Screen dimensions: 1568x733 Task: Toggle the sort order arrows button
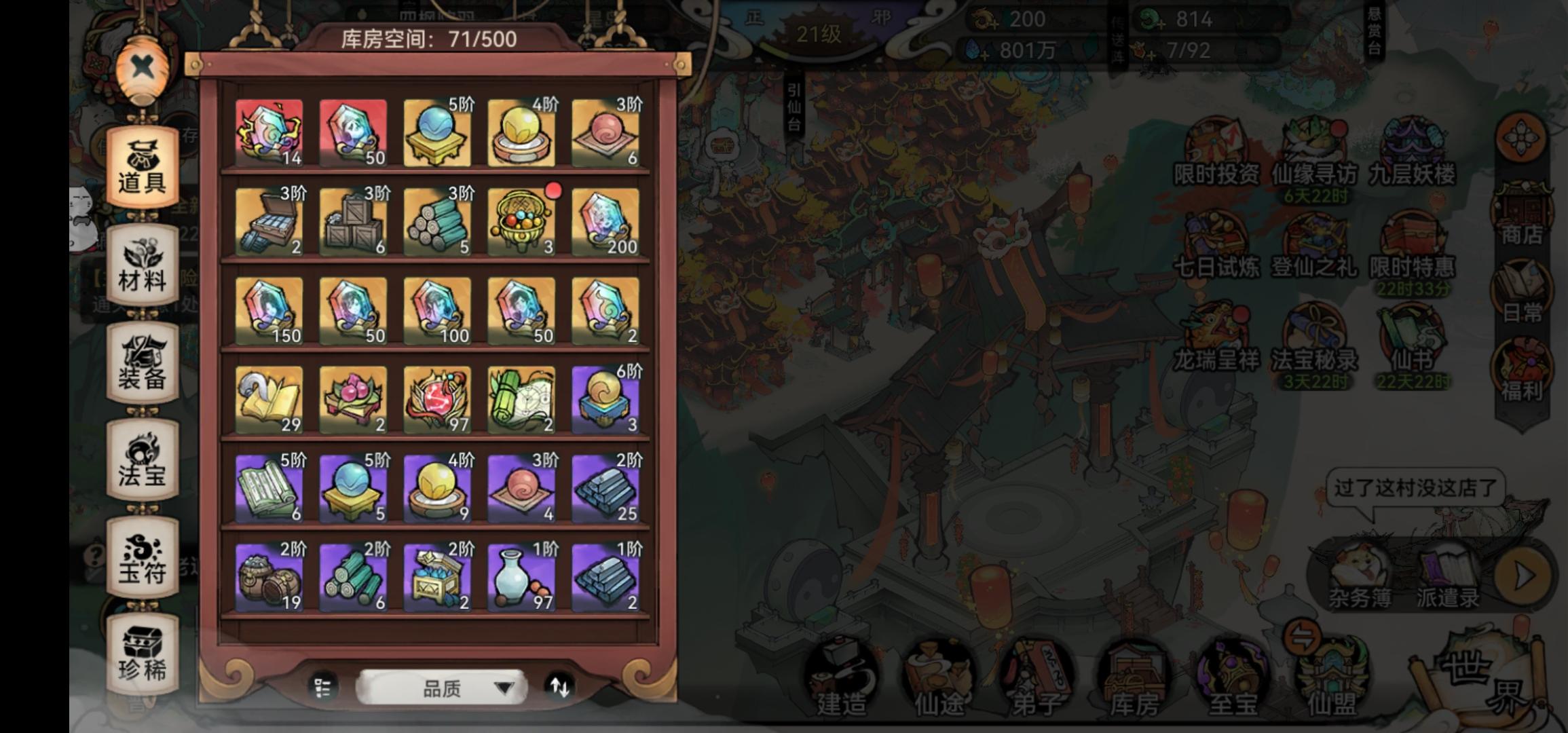[x=562, y=688]
